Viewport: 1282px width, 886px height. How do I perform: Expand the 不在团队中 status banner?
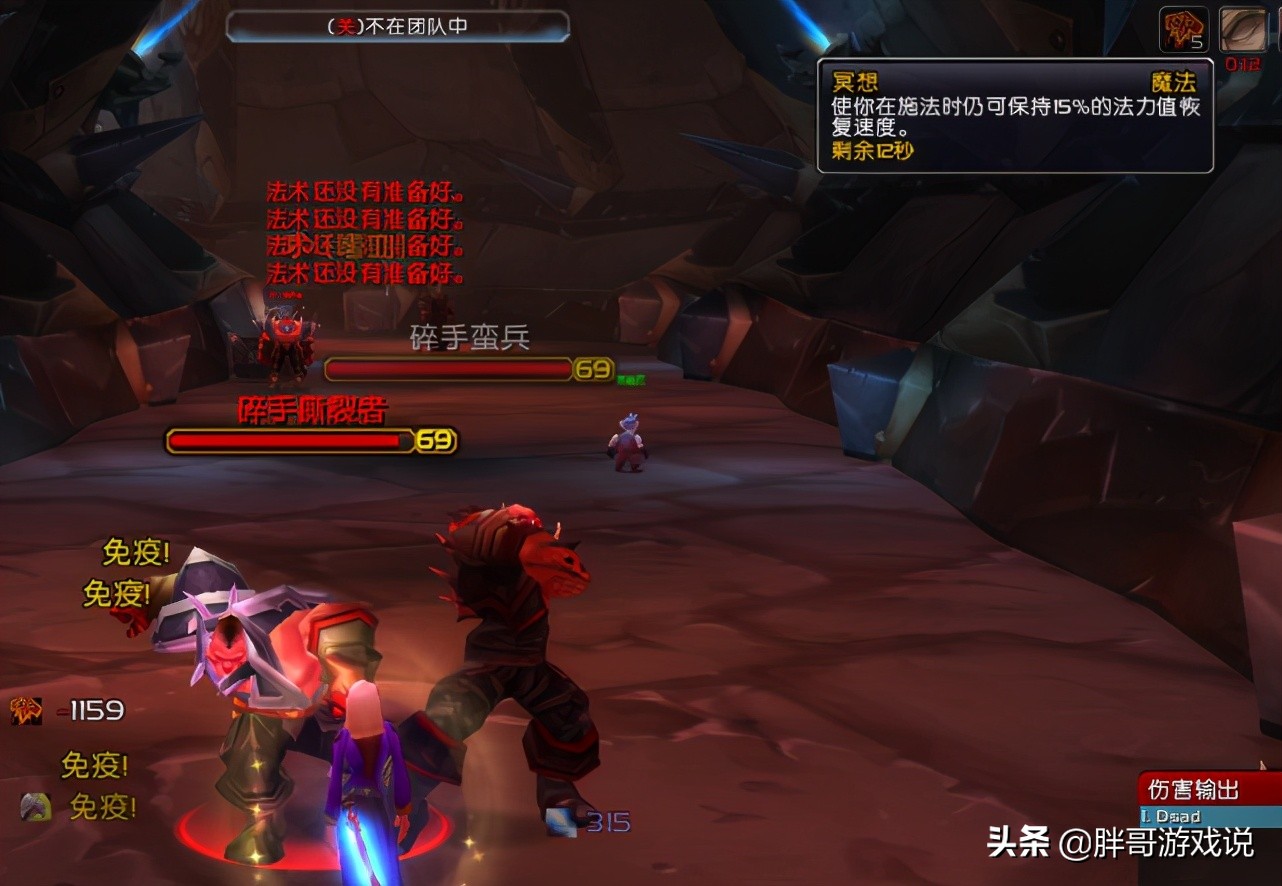398,27
